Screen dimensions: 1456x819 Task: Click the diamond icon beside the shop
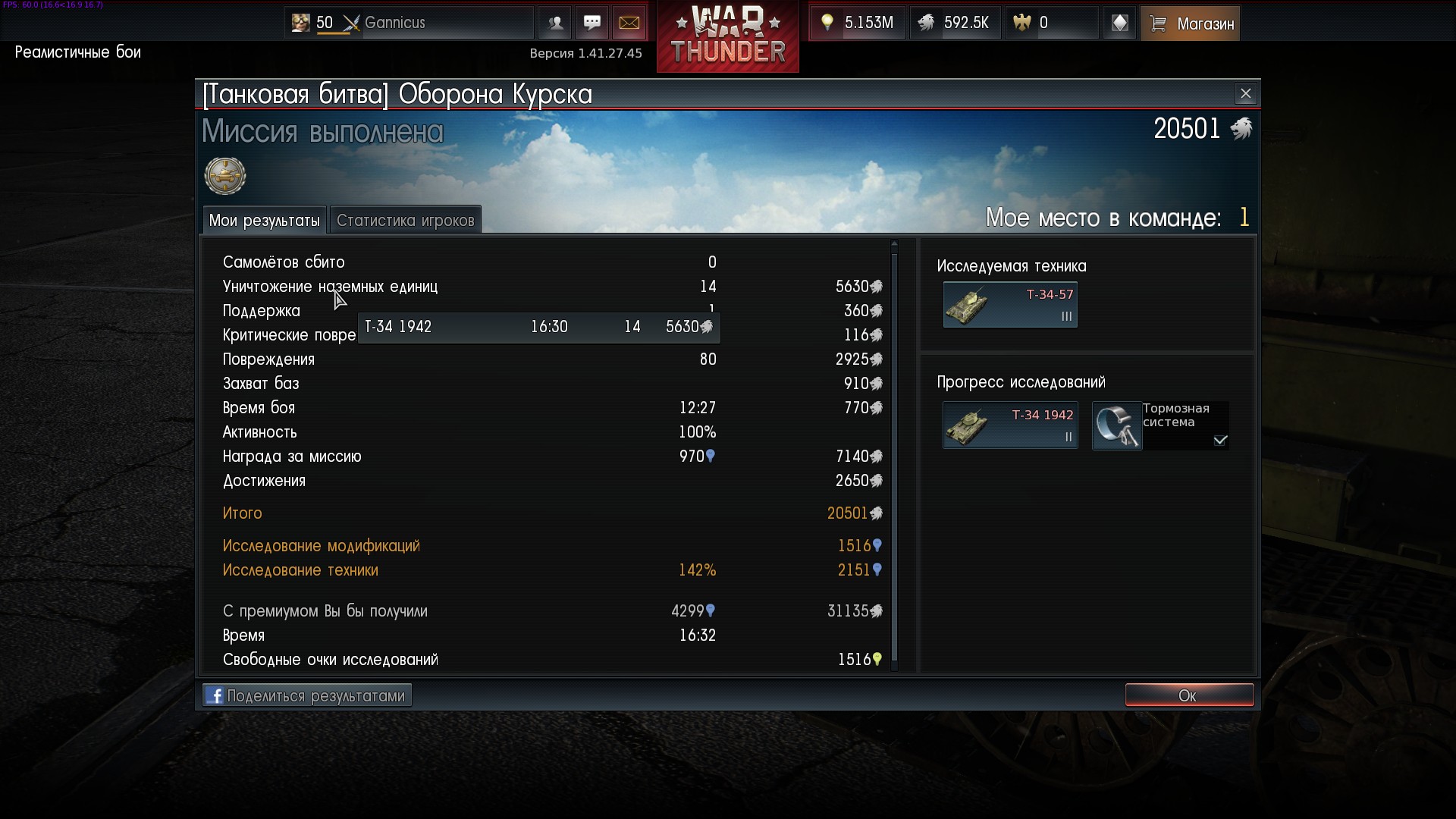point(1119,24)
